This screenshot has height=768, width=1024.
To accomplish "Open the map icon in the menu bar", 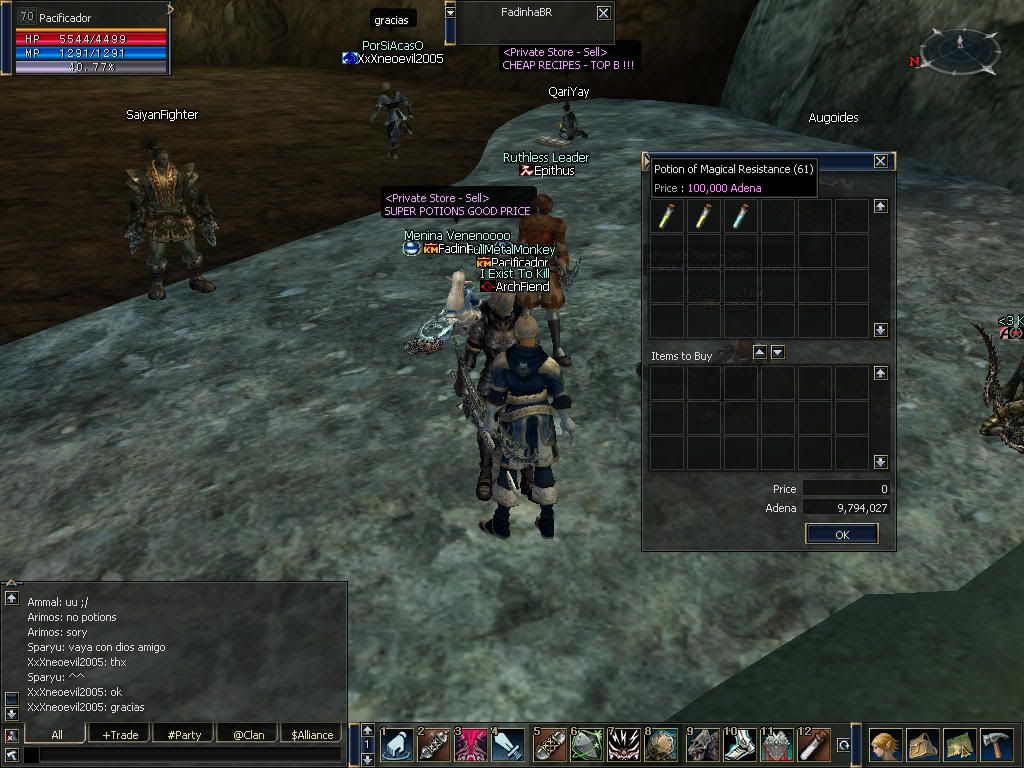I will pyautogui.click(x=959, y=745).
